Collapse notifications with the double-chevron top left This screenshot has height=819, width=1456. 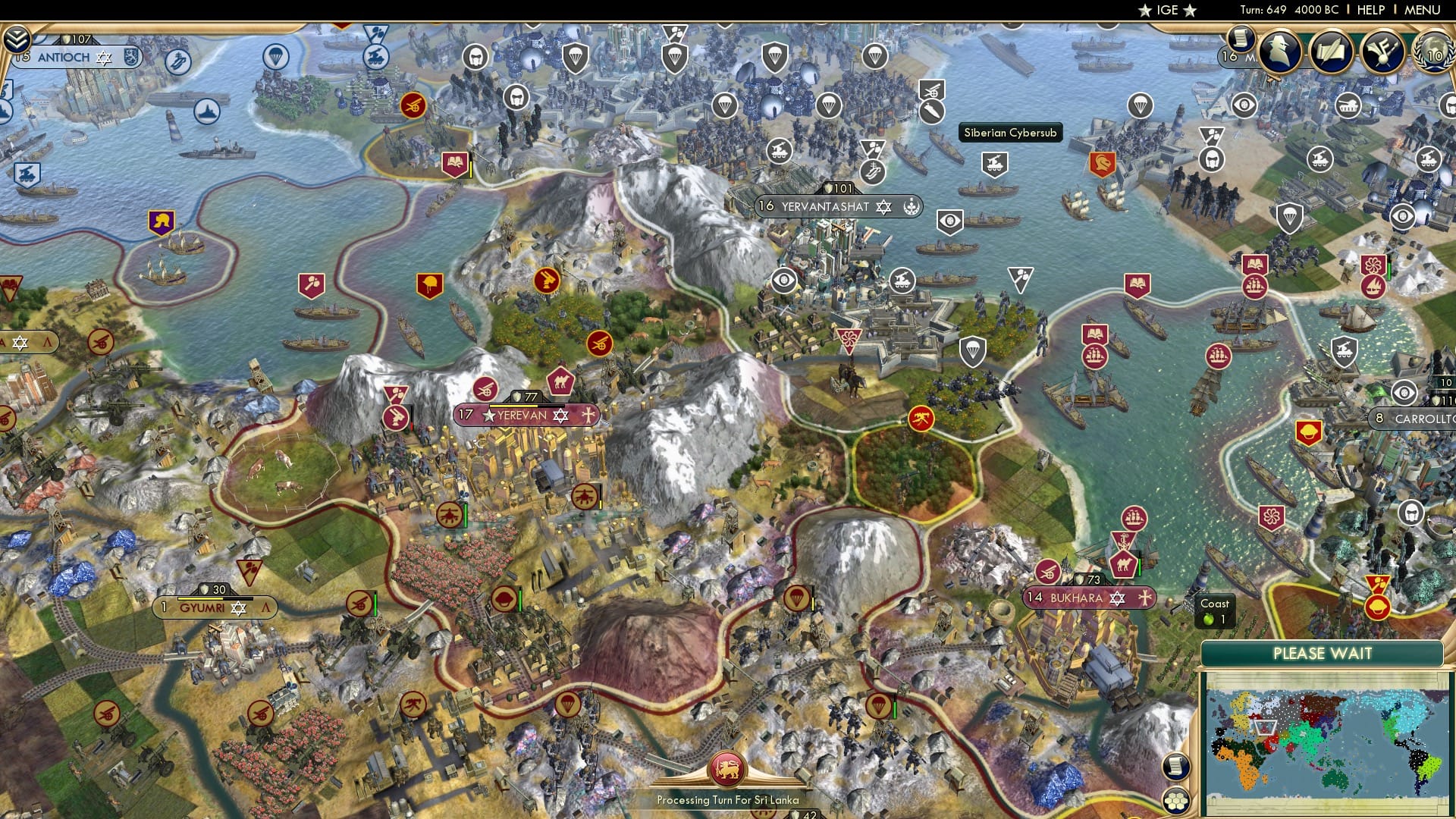[x=16, y=39]
